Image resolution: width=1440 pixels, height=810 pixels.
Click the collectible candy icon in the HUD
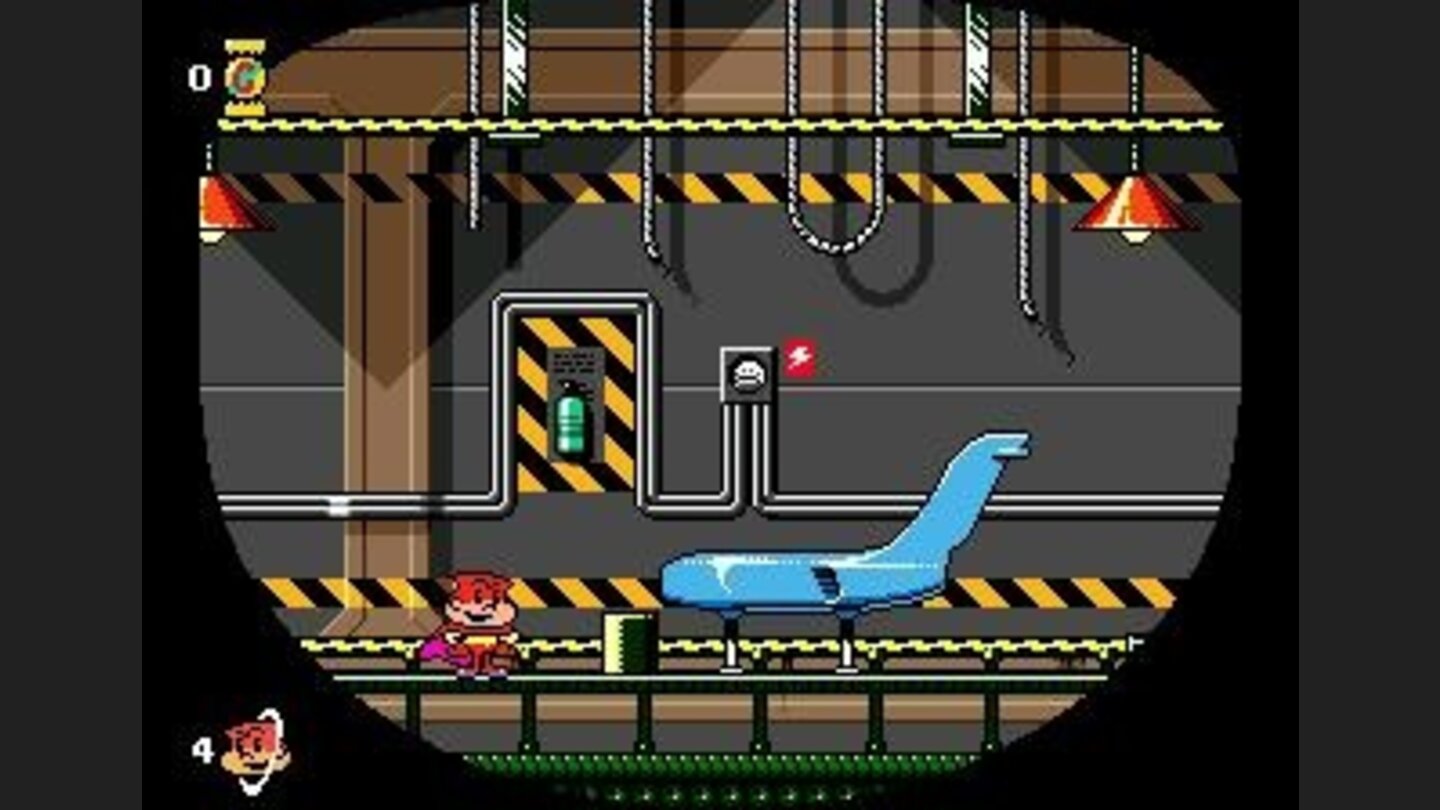tap(246, 75)
